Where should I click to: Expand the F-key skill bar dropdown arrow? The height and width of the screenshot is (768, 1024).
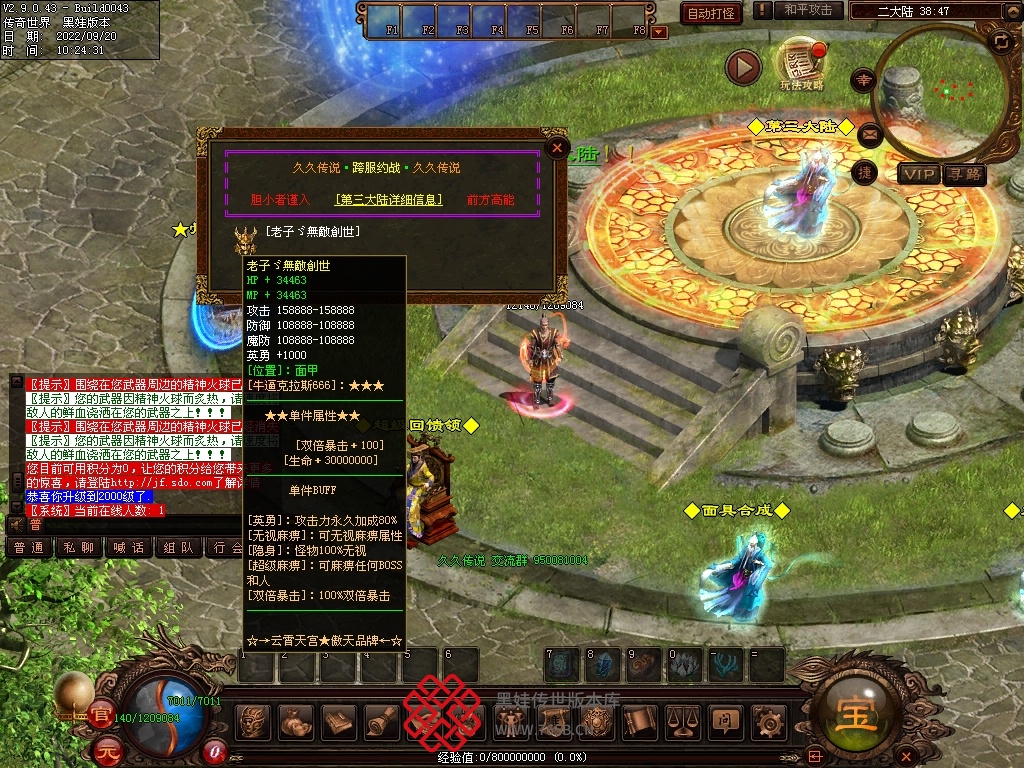[x=658, y=32]
